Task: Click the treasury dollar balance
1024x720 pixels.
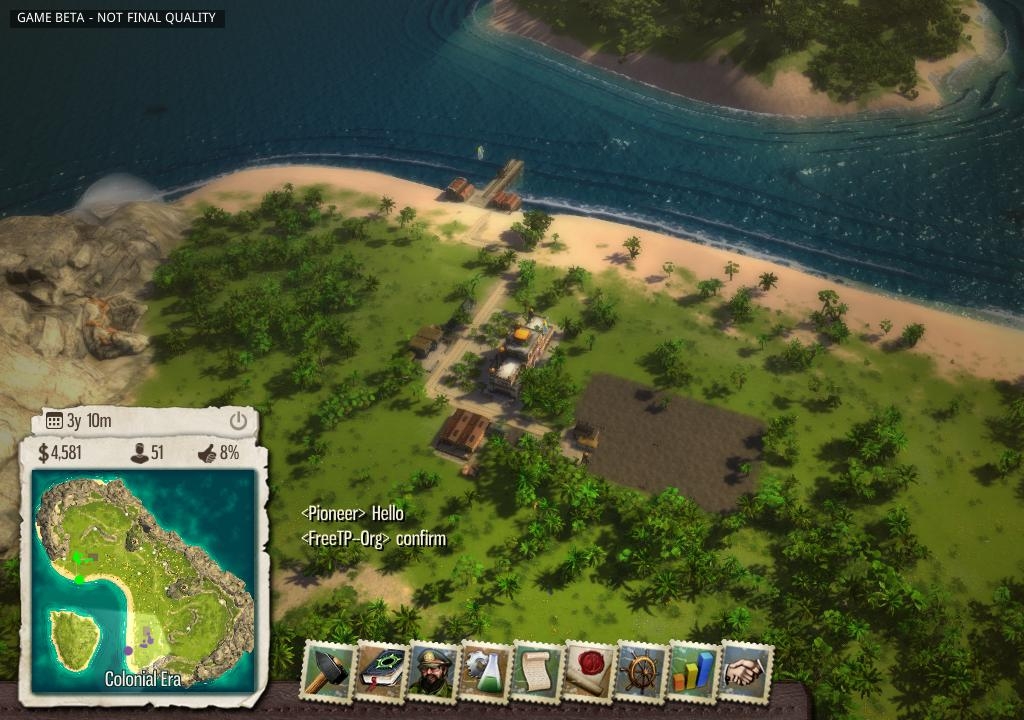Action: click(x=60, y=453)
